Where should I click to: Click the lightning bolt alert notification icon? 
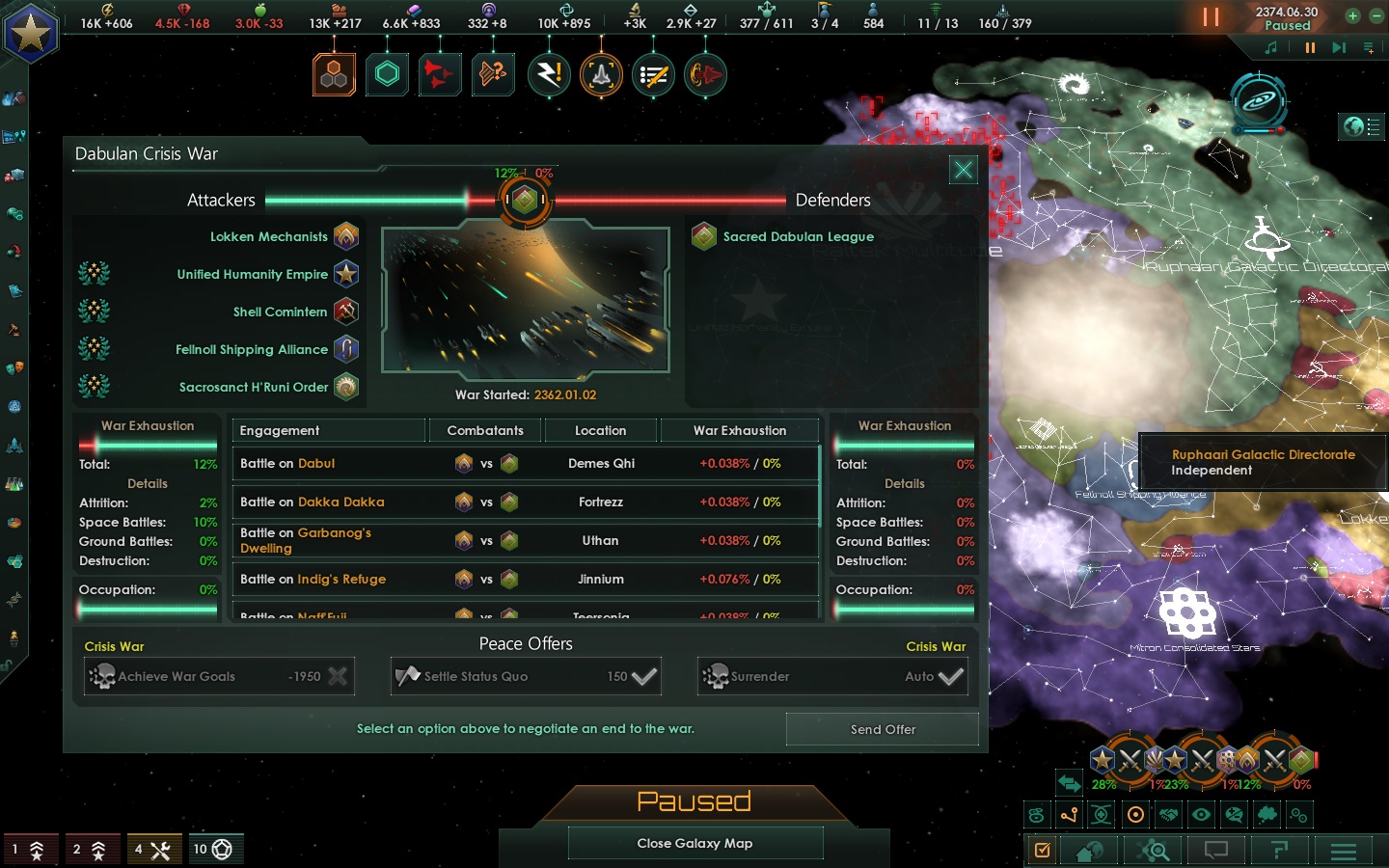[x=549, y=74]
